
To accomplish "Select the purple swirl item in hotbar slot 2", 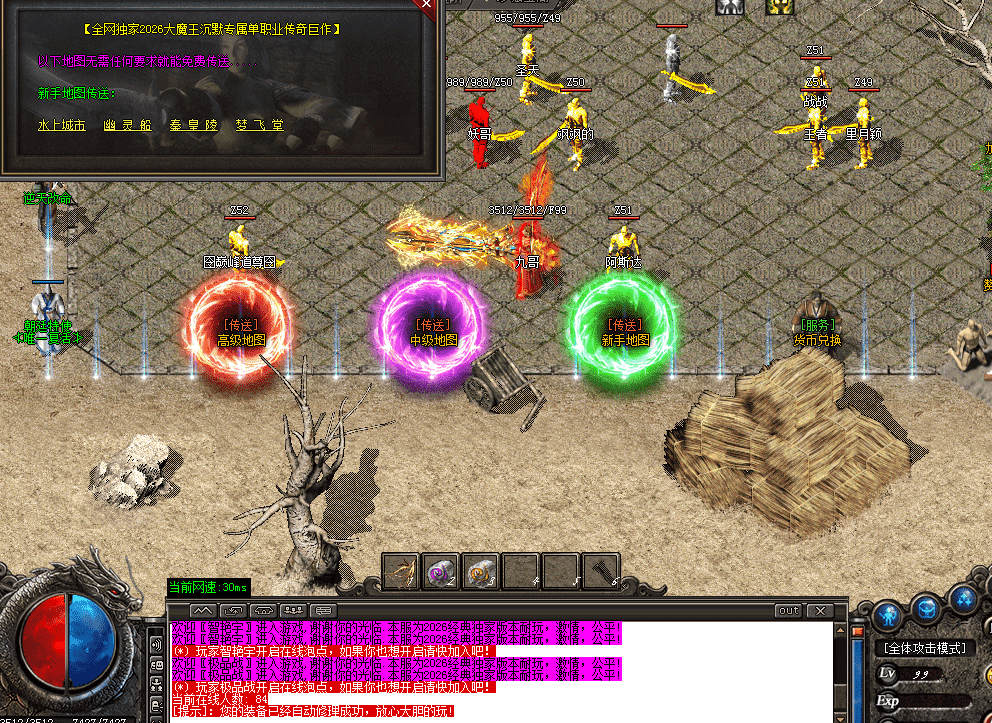I will coord(440,571).
